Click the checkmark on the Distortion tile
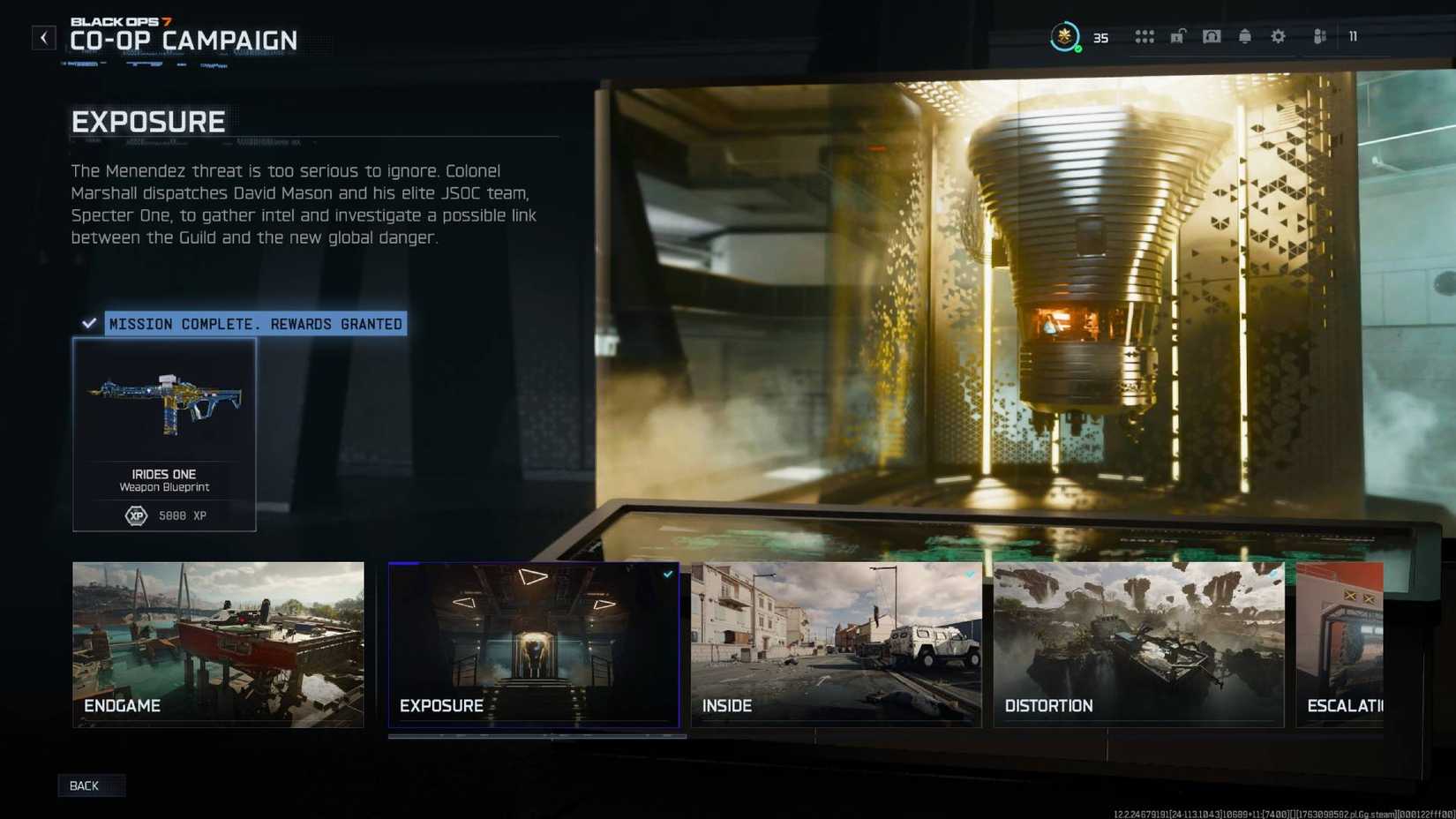The image size is (1456, 819). tap(1272, 574)
